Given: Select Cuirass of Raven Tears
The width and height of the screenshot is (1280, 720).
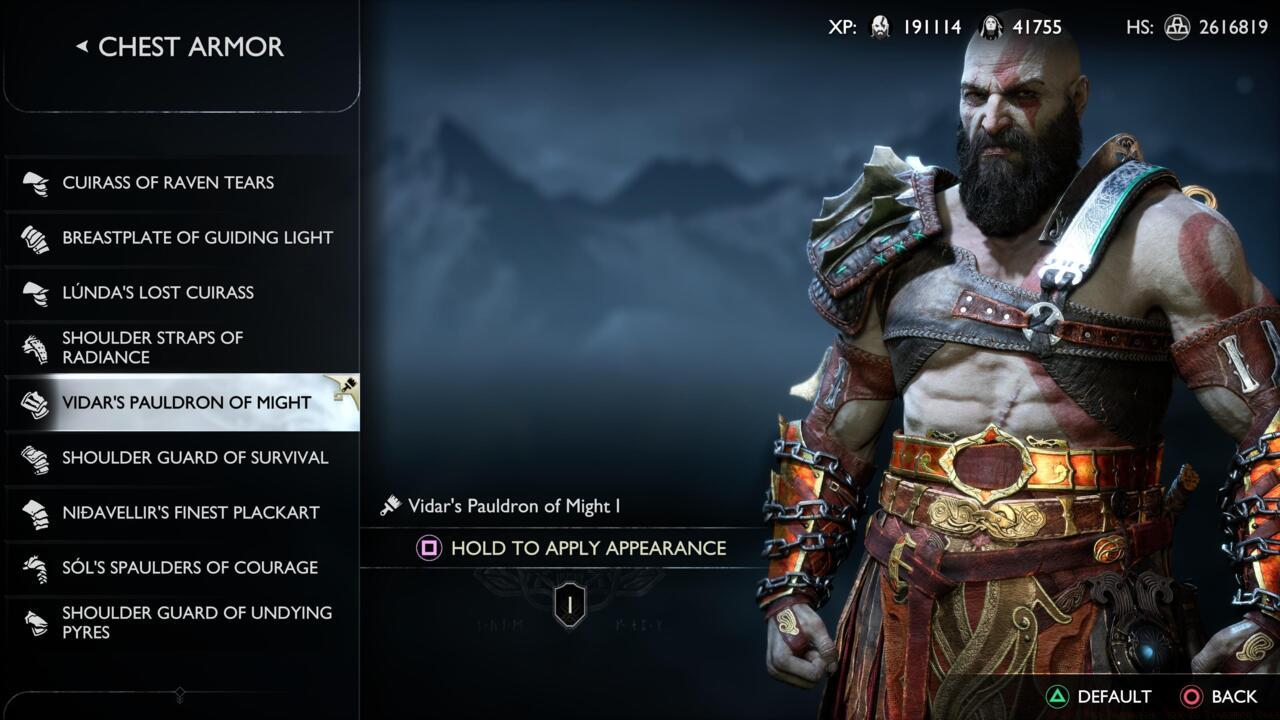Looking at the screenshot, I should (x=168, y=183).
